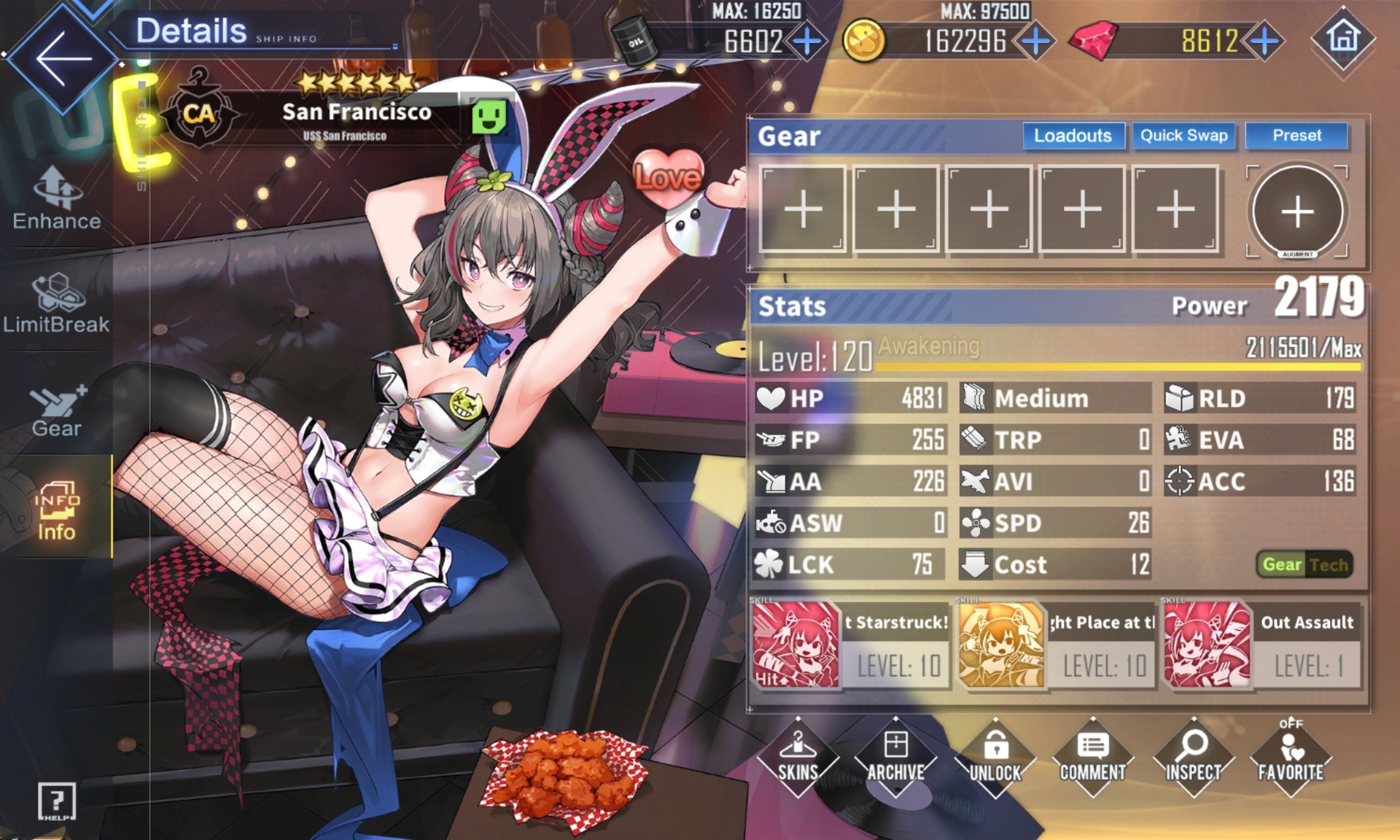Viewport: 1400px width, 840px height.
Task: Add coins using the plus button
Action: (1035, 42)
